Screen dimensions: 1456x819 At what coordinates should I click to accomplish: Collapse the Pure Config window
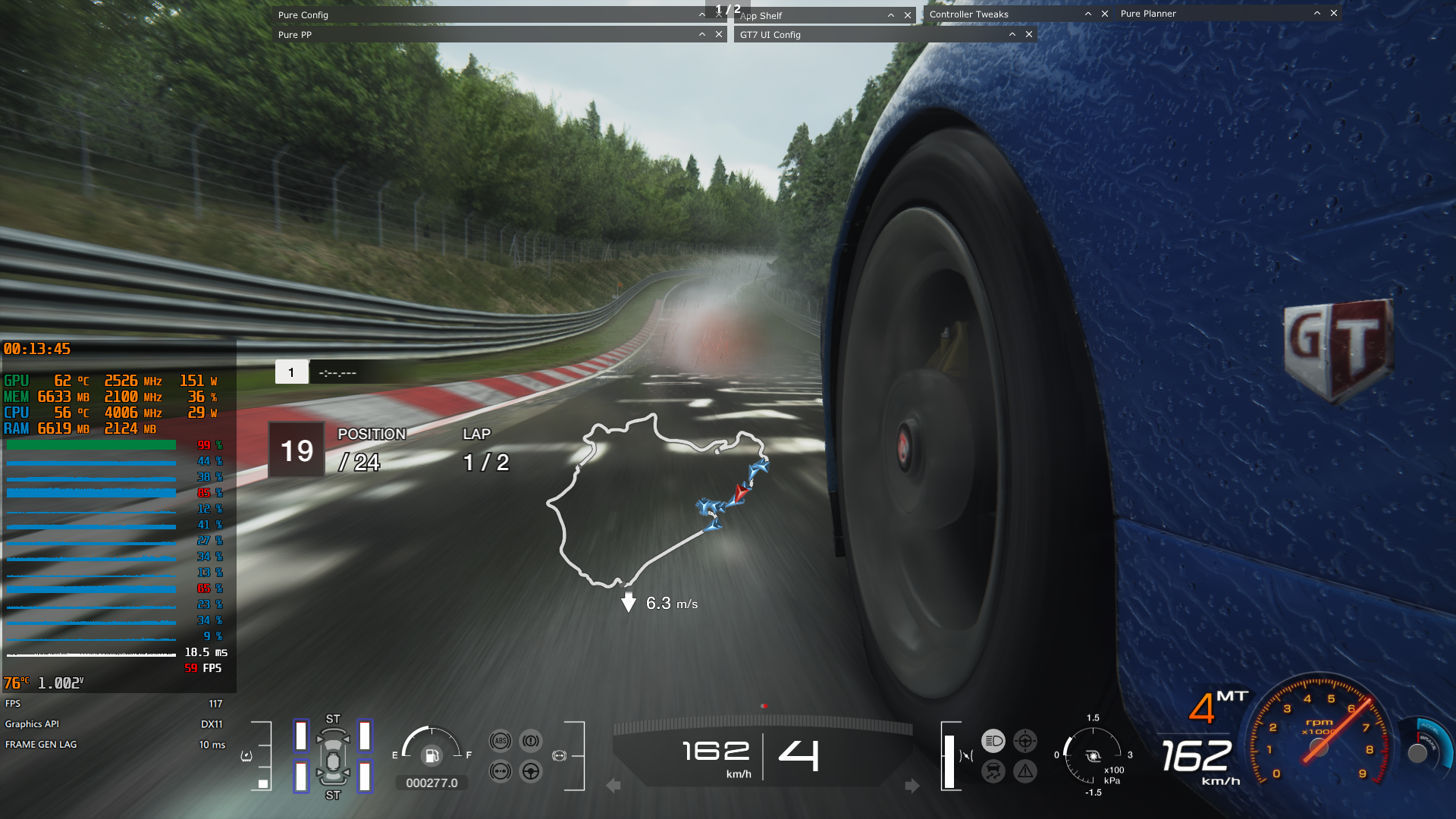pos(702,14)
